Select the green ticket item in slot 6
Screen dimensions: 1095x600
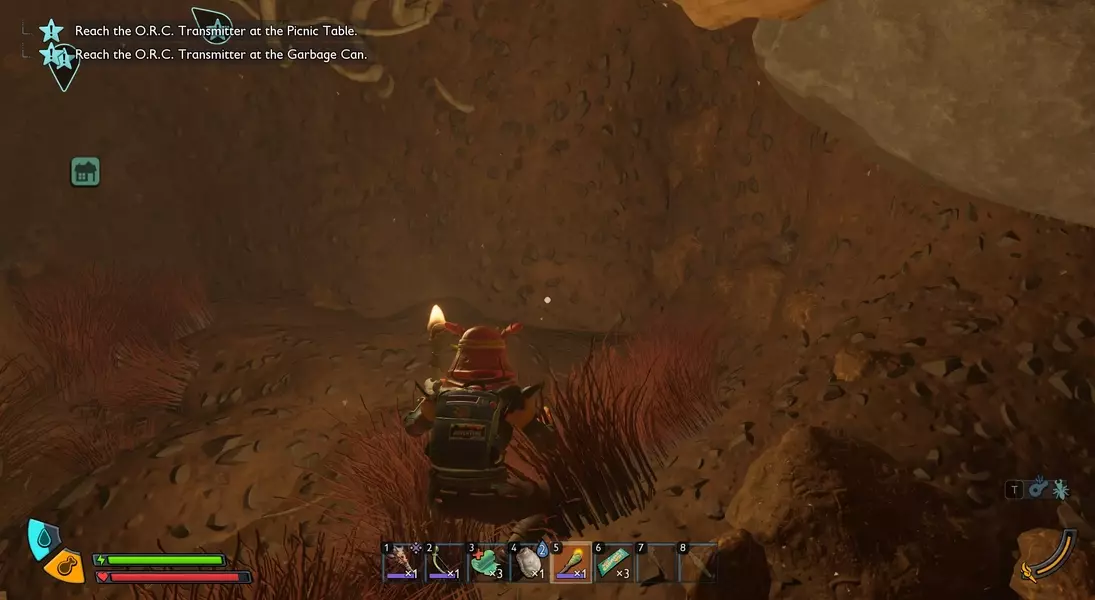[614, 564]
